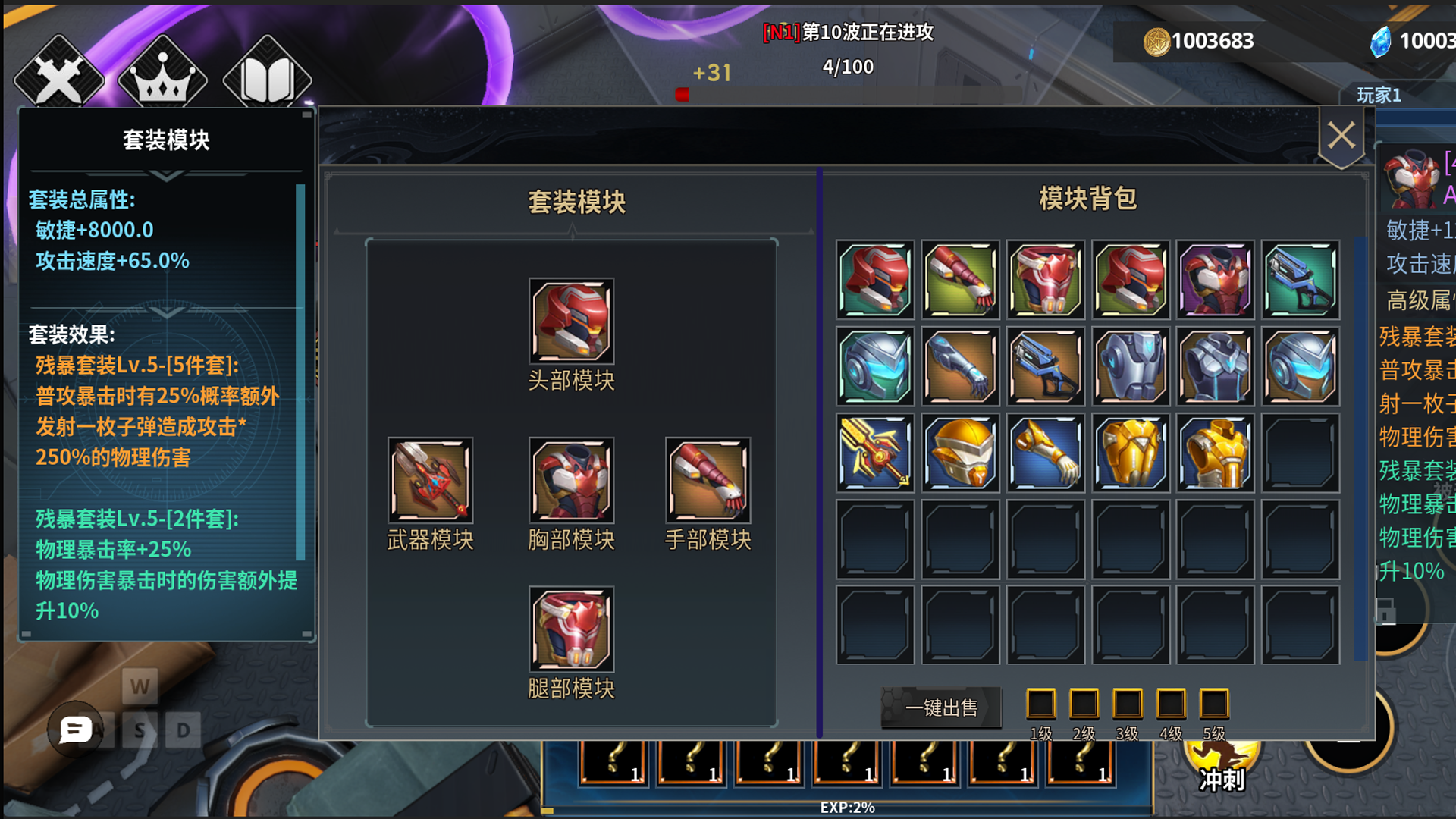Image resolution: width=1456 pixels, height=819 pixels.
Task: Select the 胸部模块 chest armor slot
Action: [570, 482]
